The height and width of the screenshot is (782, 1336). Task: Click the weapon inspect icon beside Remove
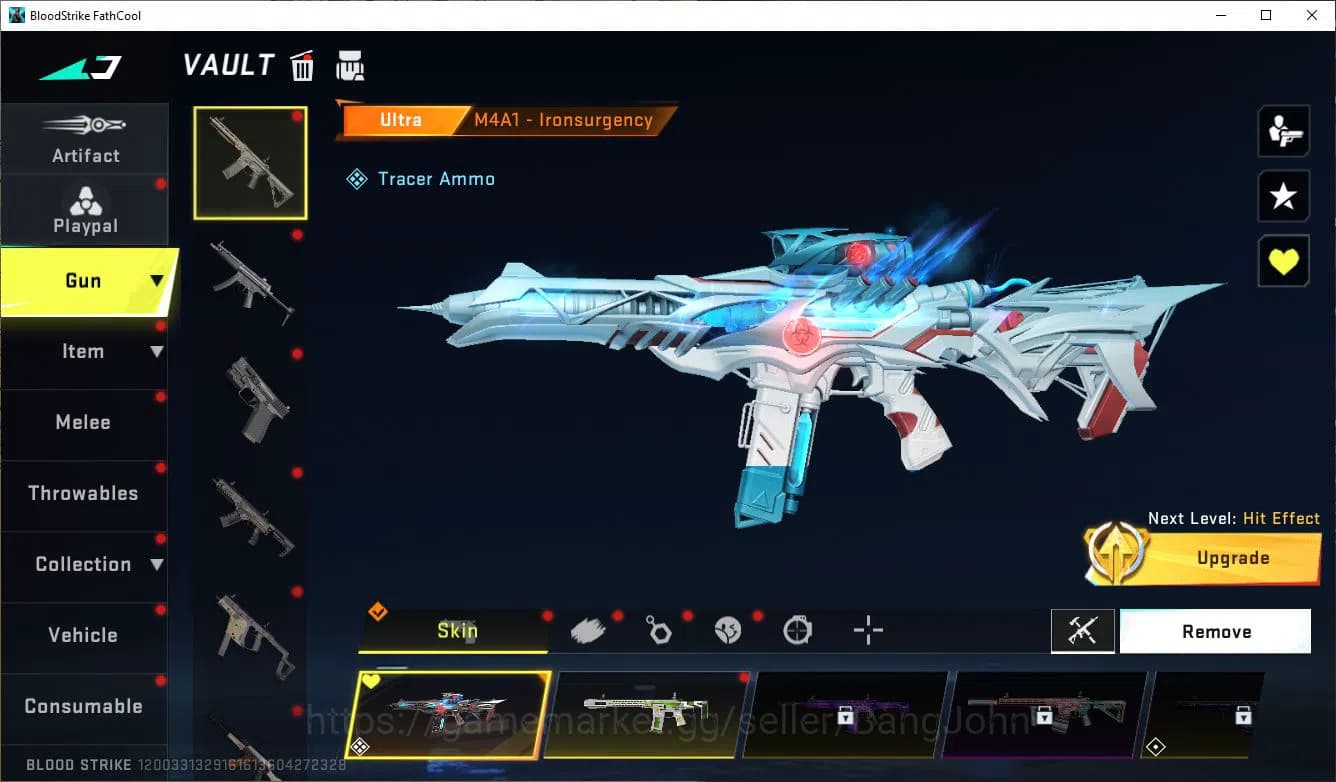1084,631
